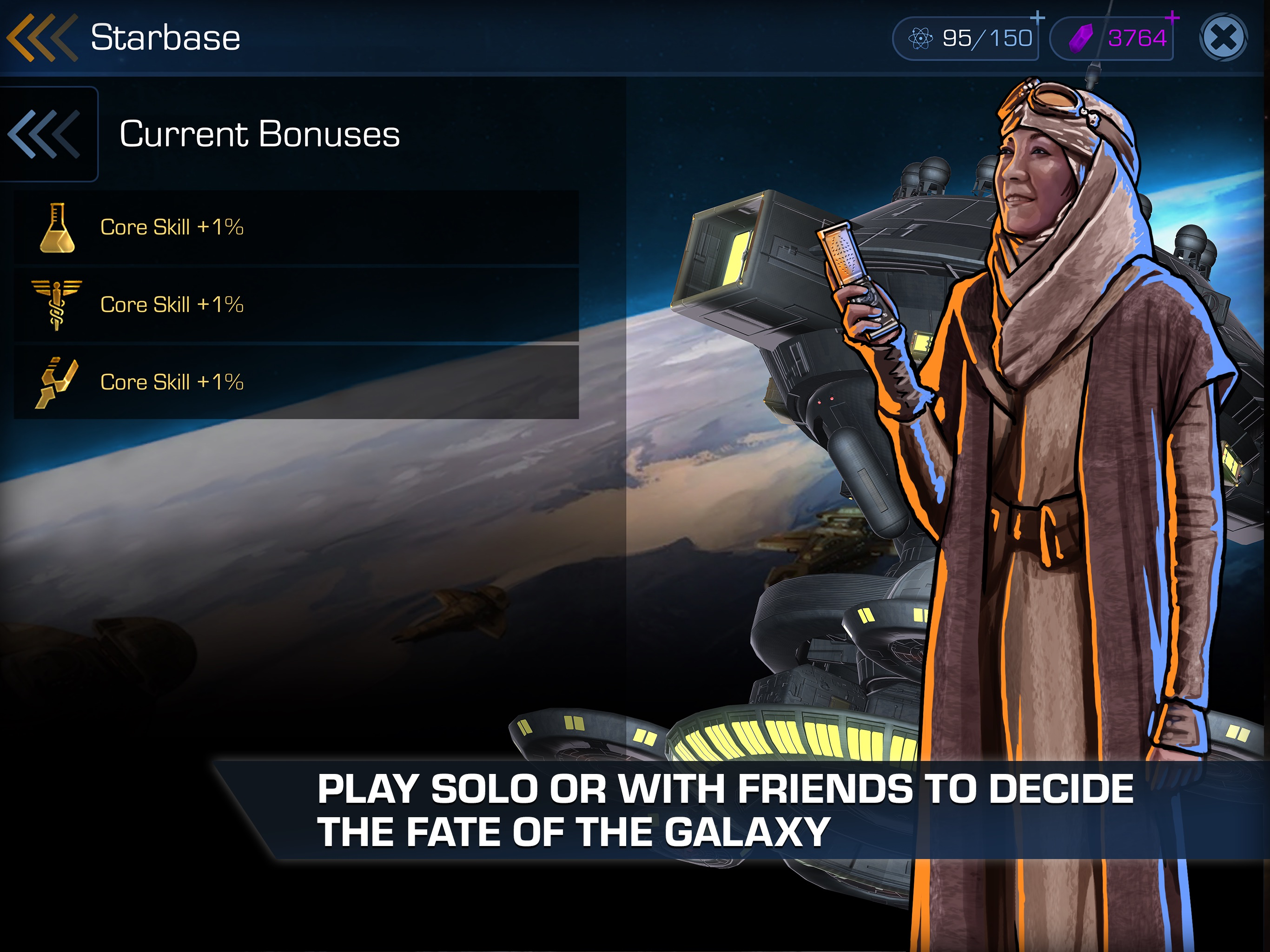Close the Starbase screen with the X
This screenshot has width=1270, height=952.
(1223, 39)
